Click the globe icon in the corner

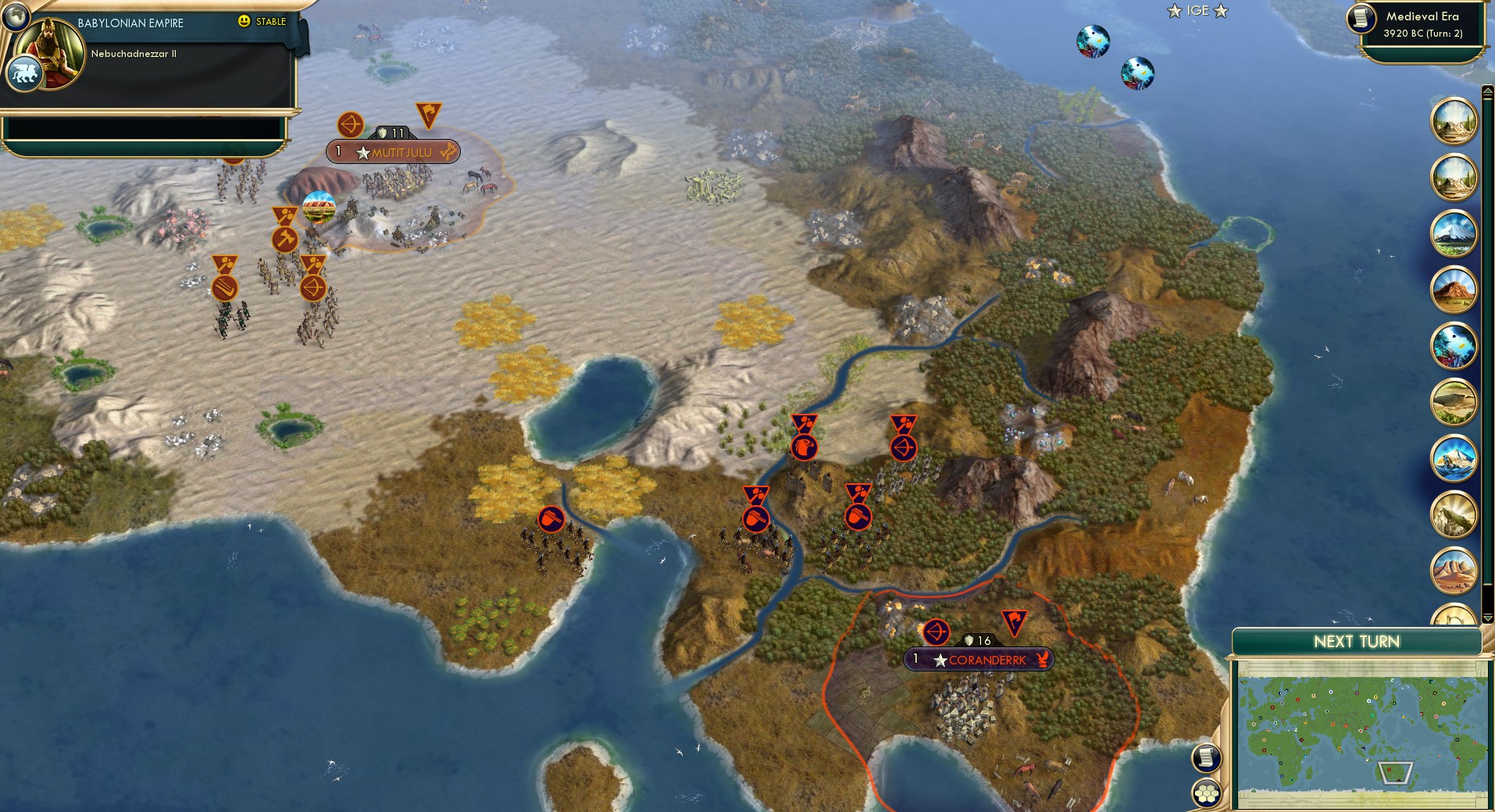14,14
